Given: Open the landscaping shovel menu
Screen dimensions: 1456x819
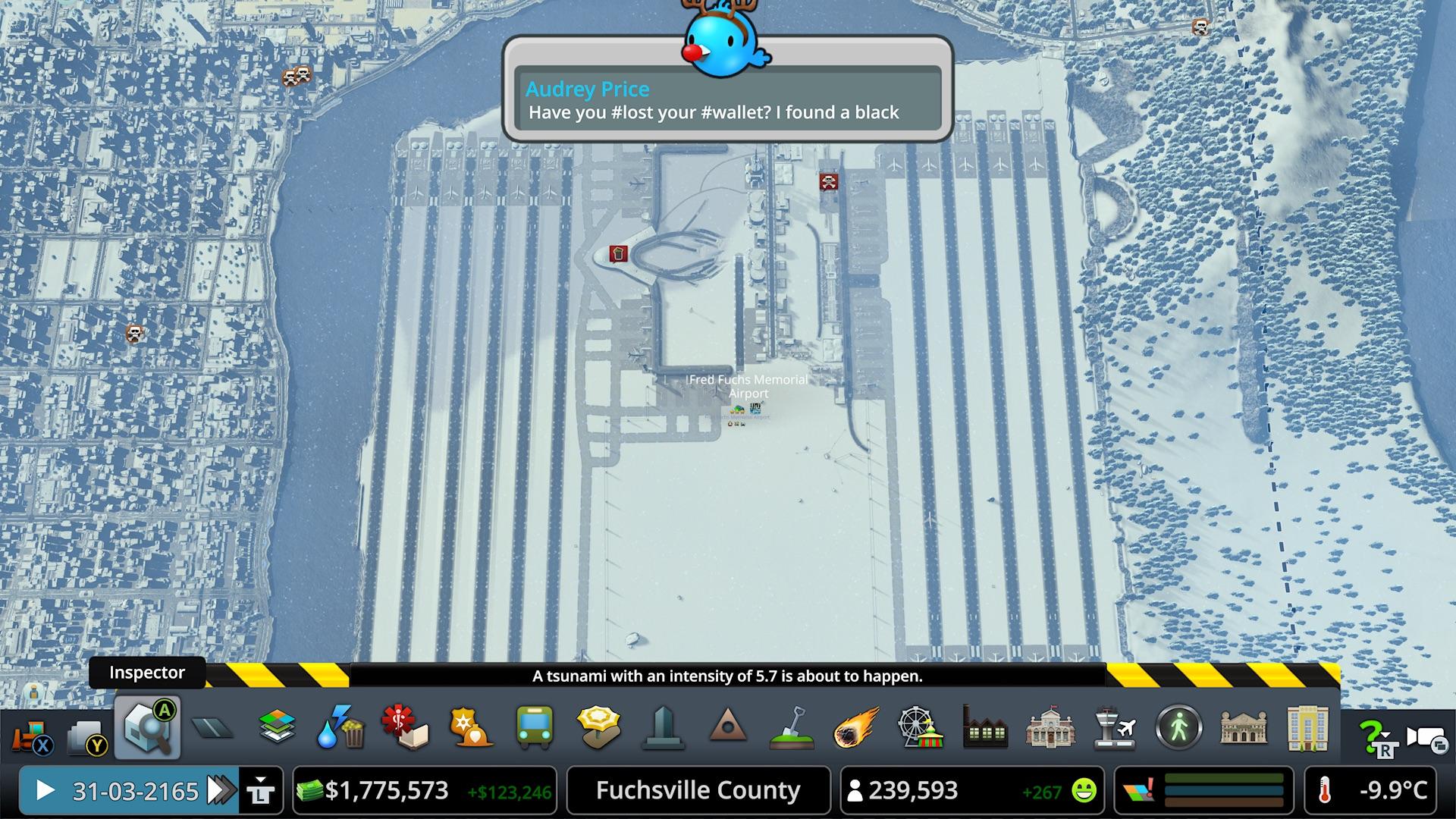Looking at the screenshot, I should coord(792,729).
